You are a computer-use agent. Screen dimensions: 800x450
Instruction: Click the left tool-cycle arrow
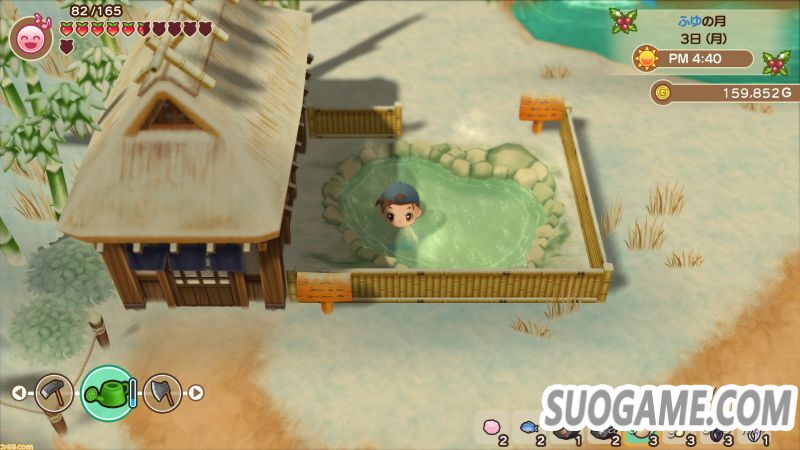click(x=18, y=393)
